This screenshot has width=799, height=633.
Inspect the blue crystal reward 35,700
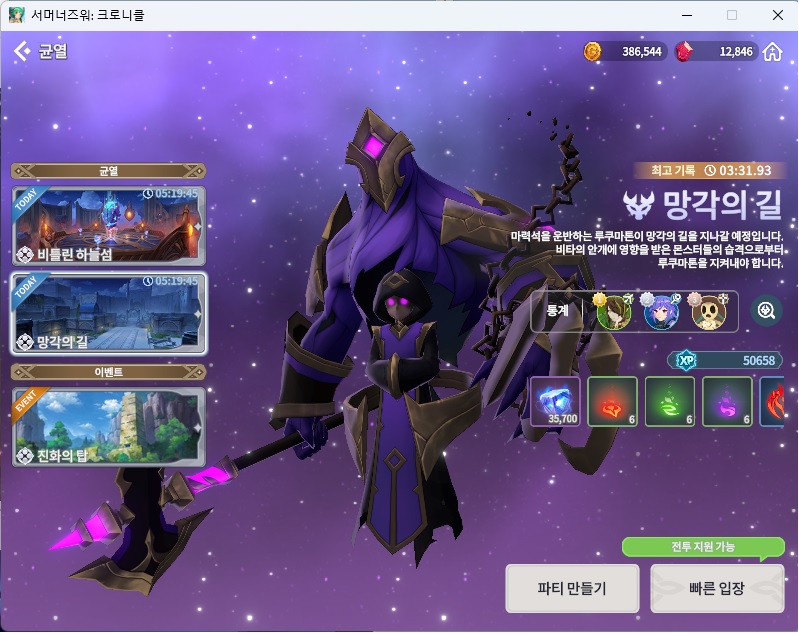[x=555, y=400]
